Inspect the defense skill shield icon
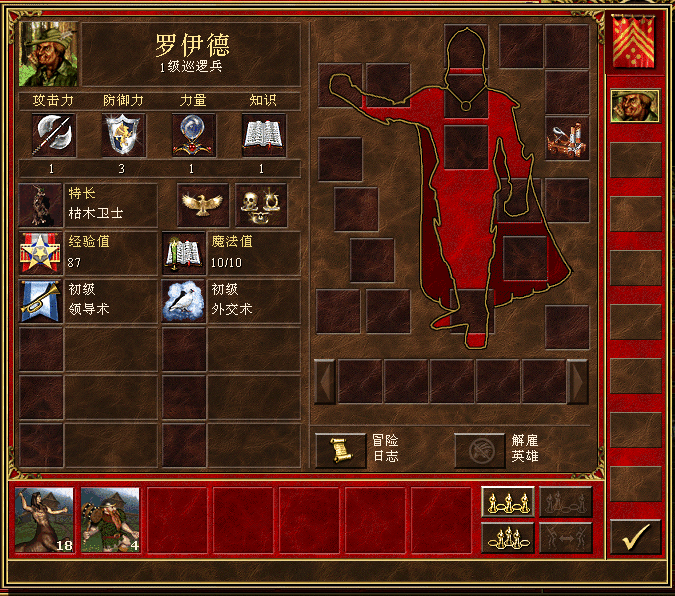 click(x=124, y=134)
